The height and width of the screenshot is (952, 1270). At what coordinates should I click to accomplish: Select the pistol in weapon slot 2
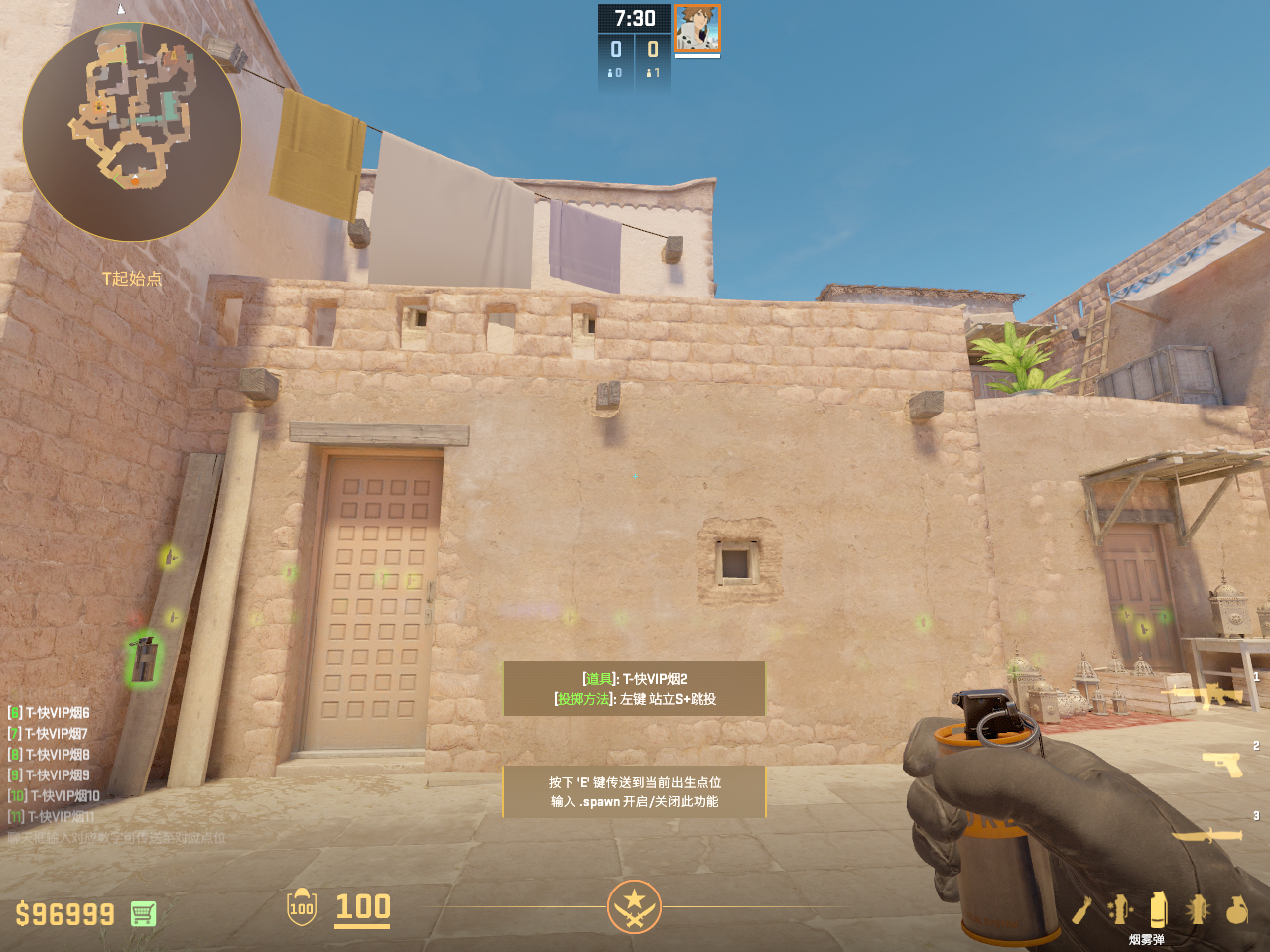[x=1222, y=764]
